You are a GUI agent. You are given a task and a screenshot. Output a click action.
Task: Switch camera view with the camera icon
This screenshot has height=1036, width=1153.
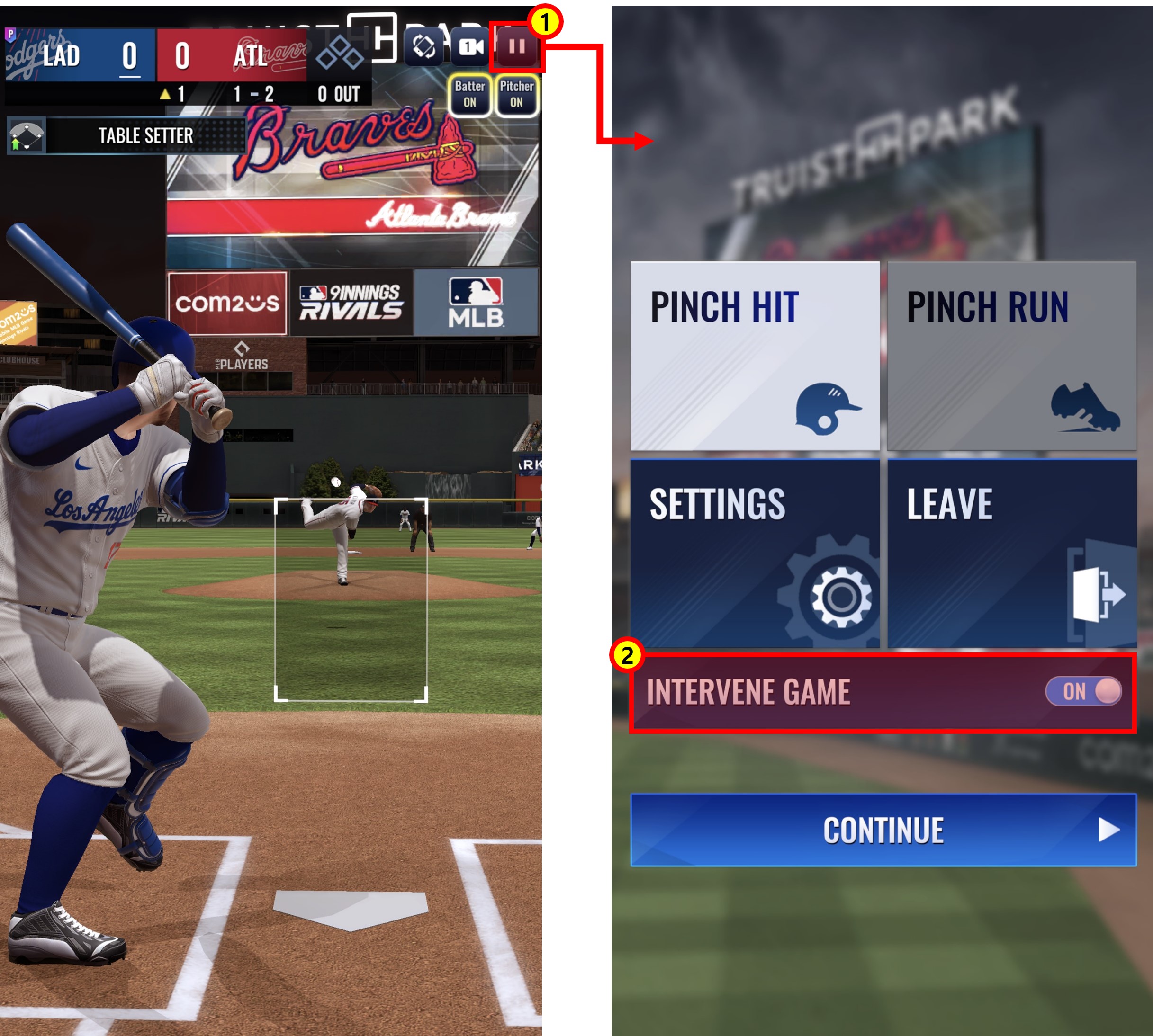470,47
